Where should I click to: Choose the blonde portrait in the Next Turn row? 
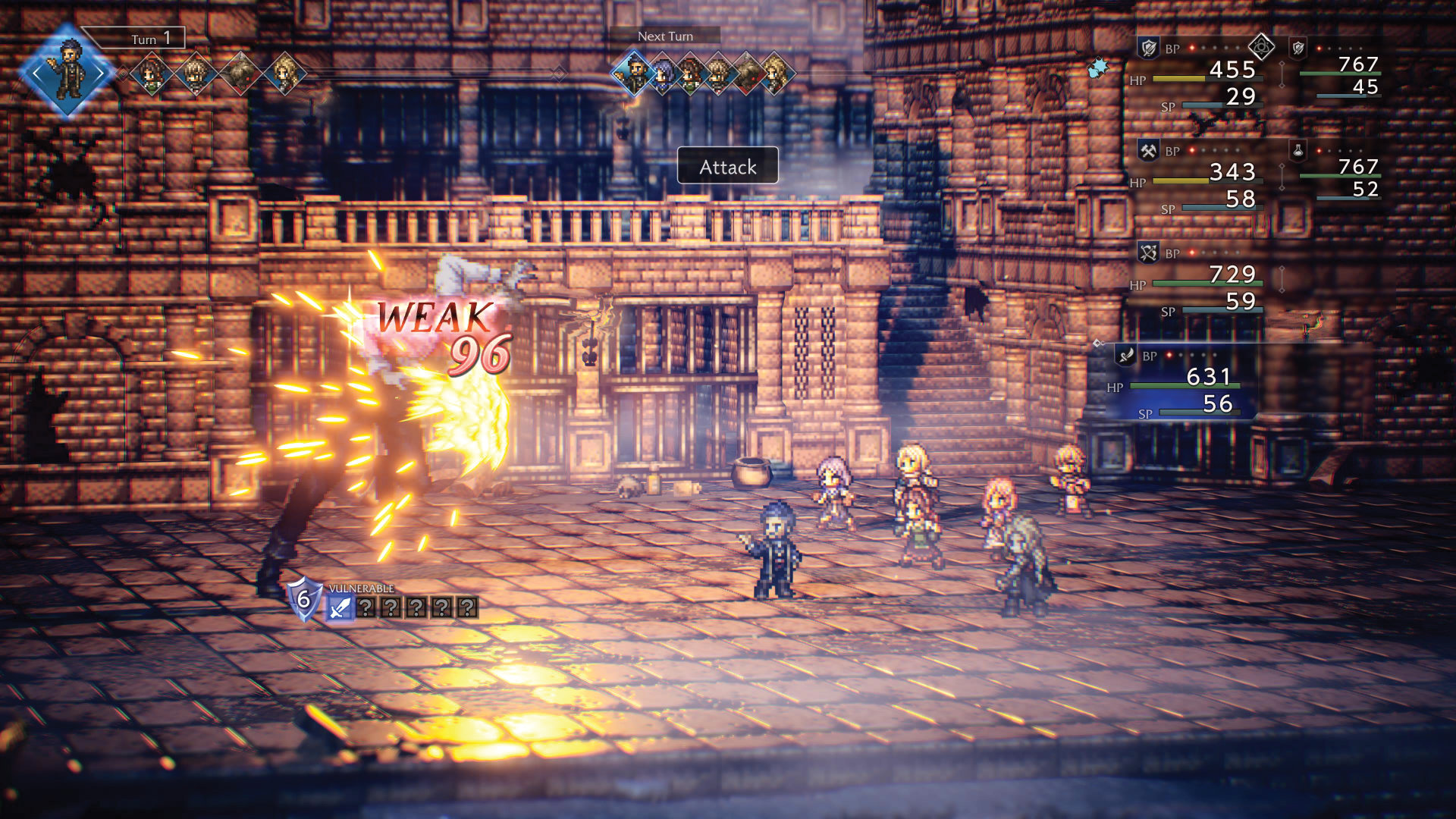point(775,74)
